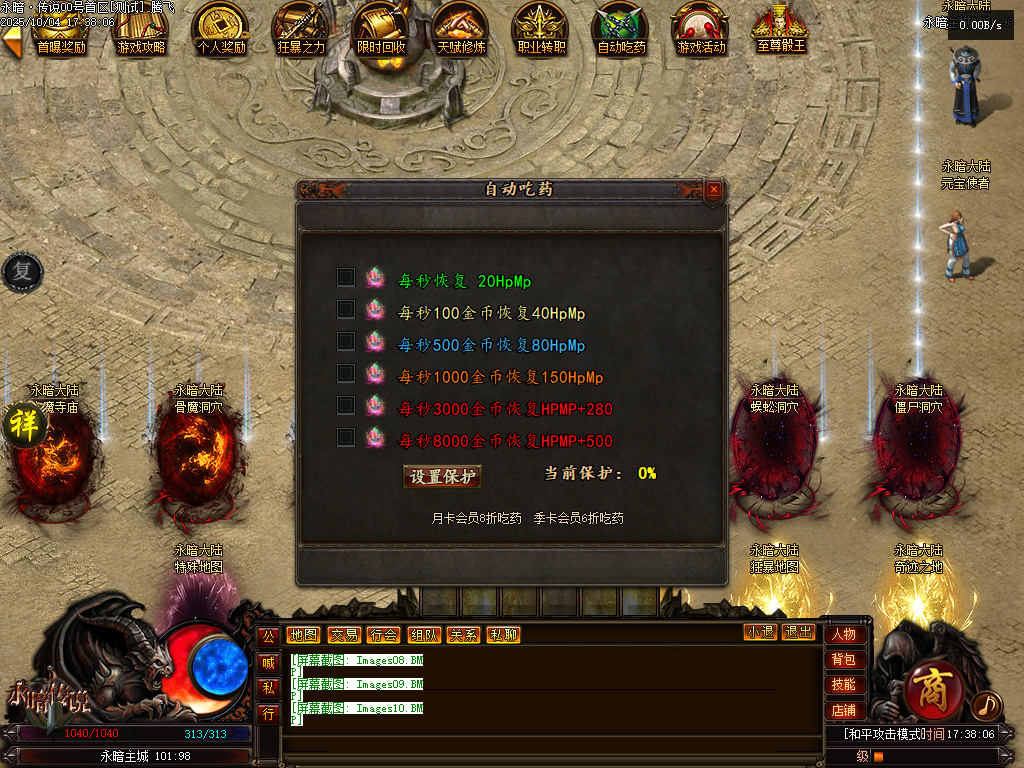Screen dimensions: 1024x768
Task: Open the 游戏攻略 guide icon
Action: click(141, 29)
